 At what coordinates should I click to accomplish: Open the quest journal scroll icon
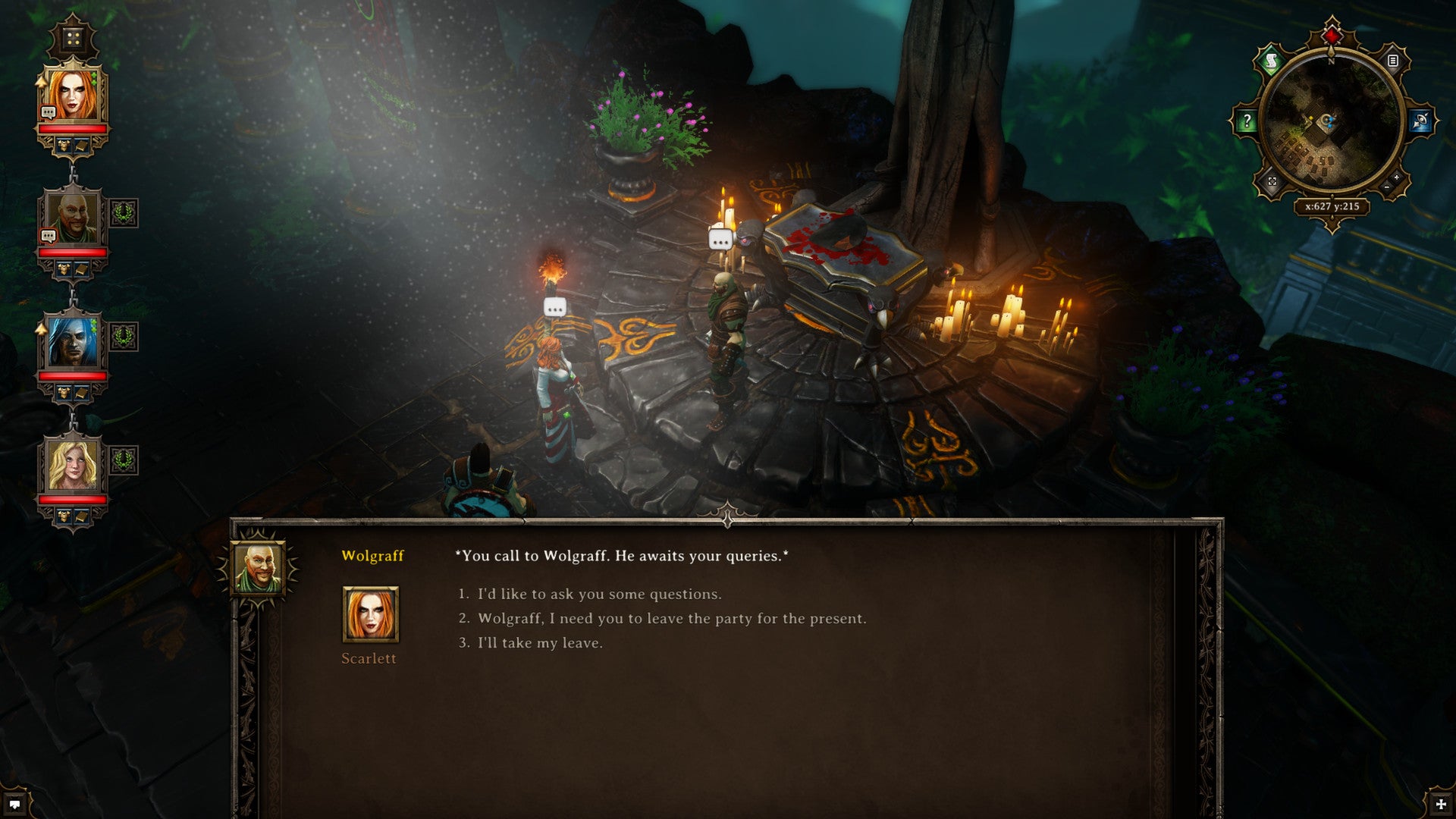point(1271,60)
